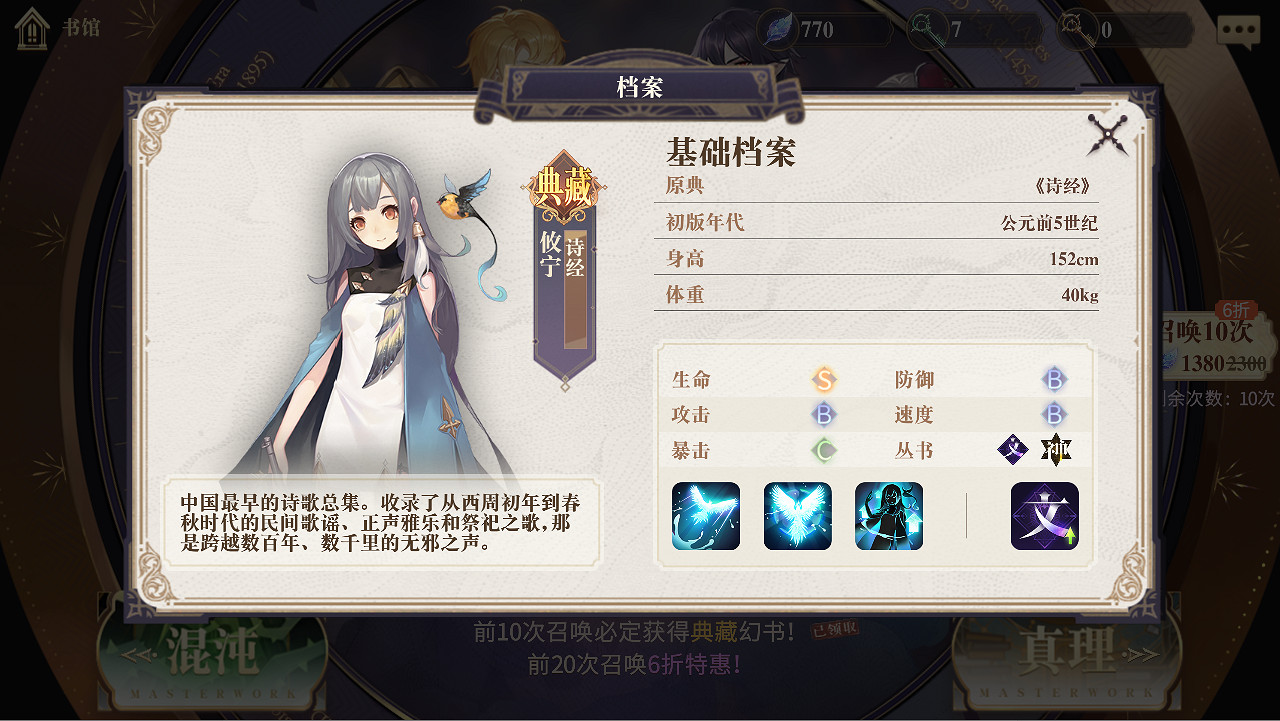
Task: Click the purple 文 diamond badge beside 丛书
Action: click(1013, 450)
